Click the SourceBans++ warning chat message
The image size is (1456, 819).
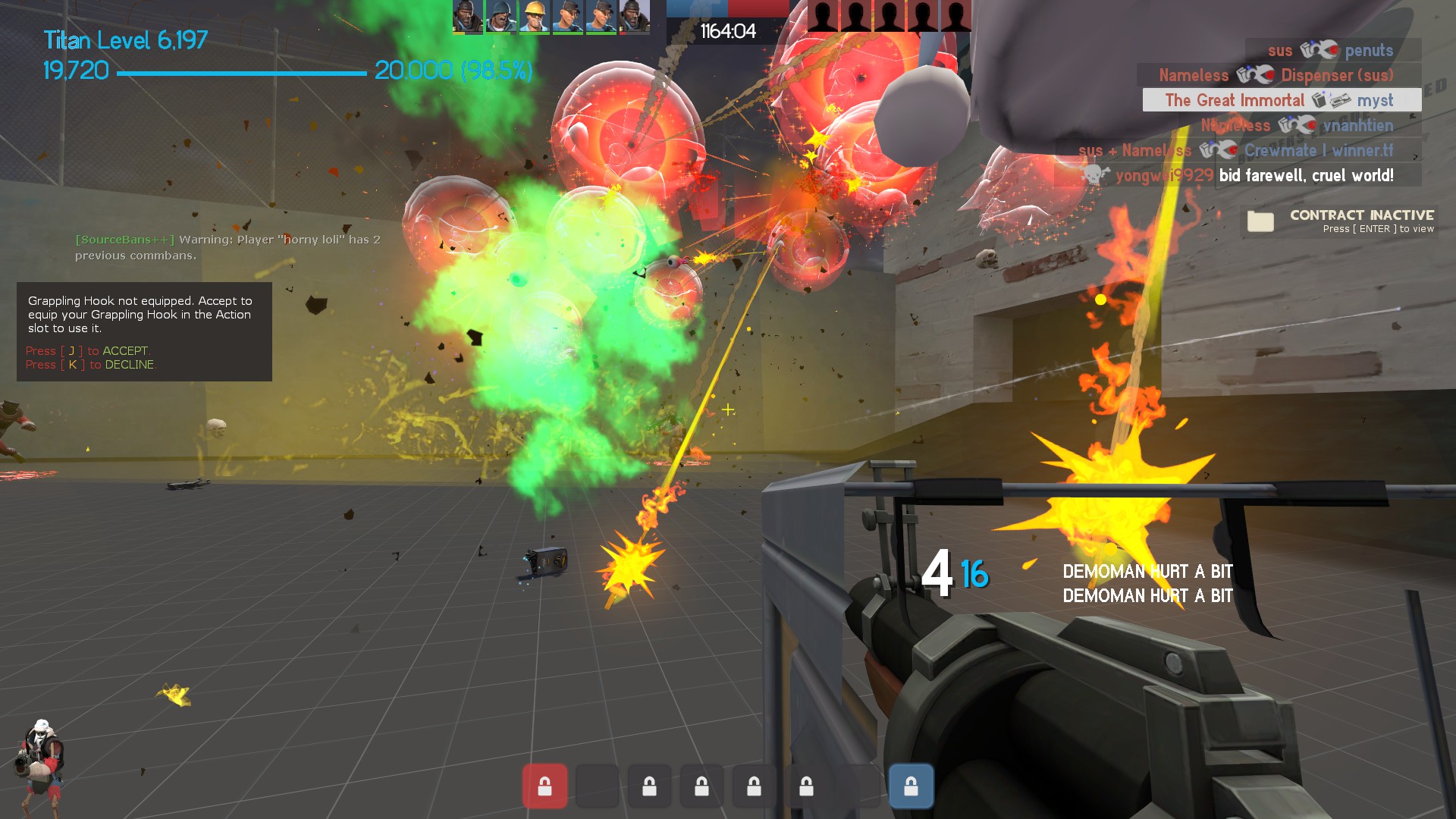[227, 247]
